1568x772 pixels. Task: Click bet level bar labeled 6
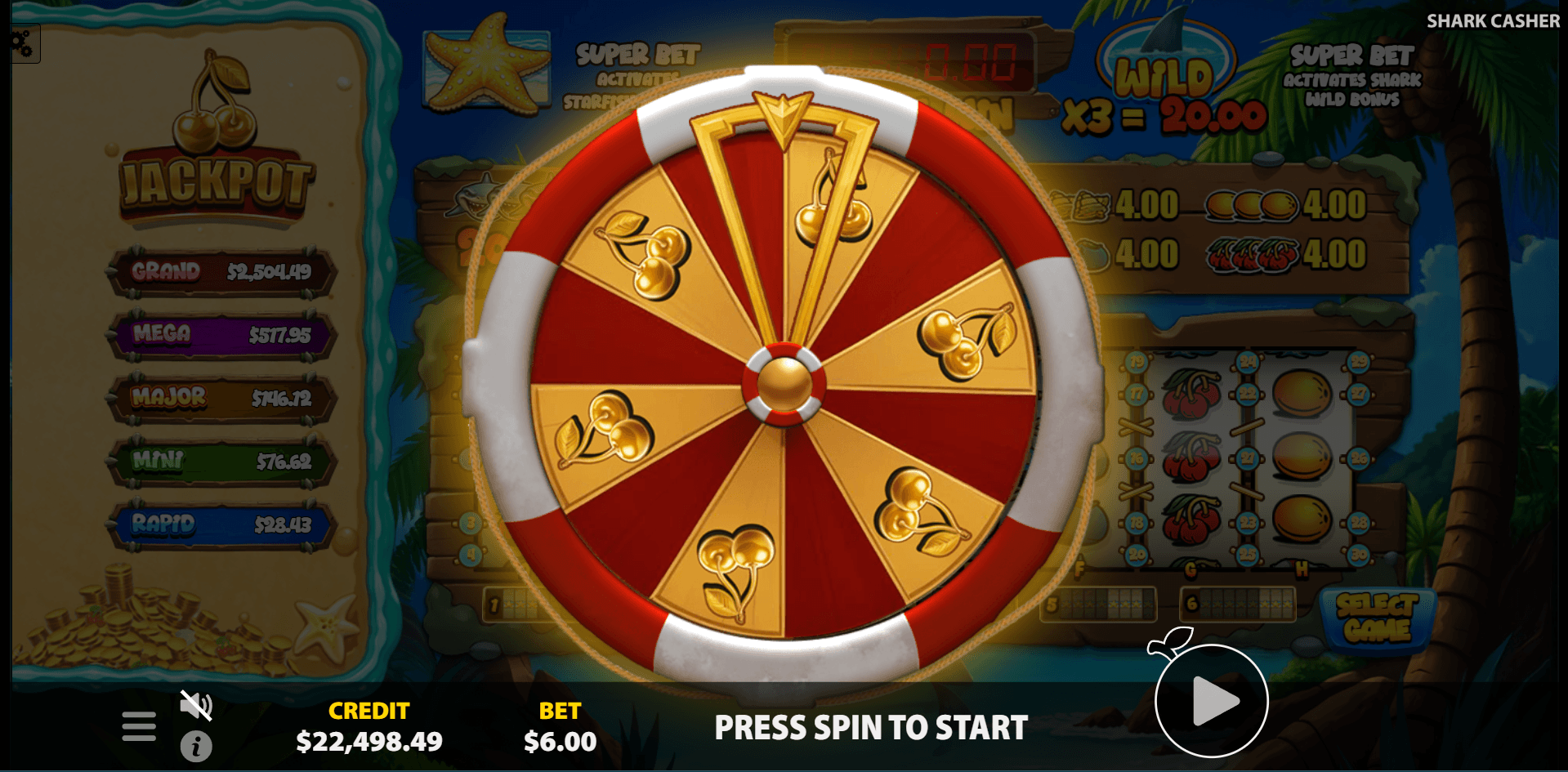(1238, 605)
